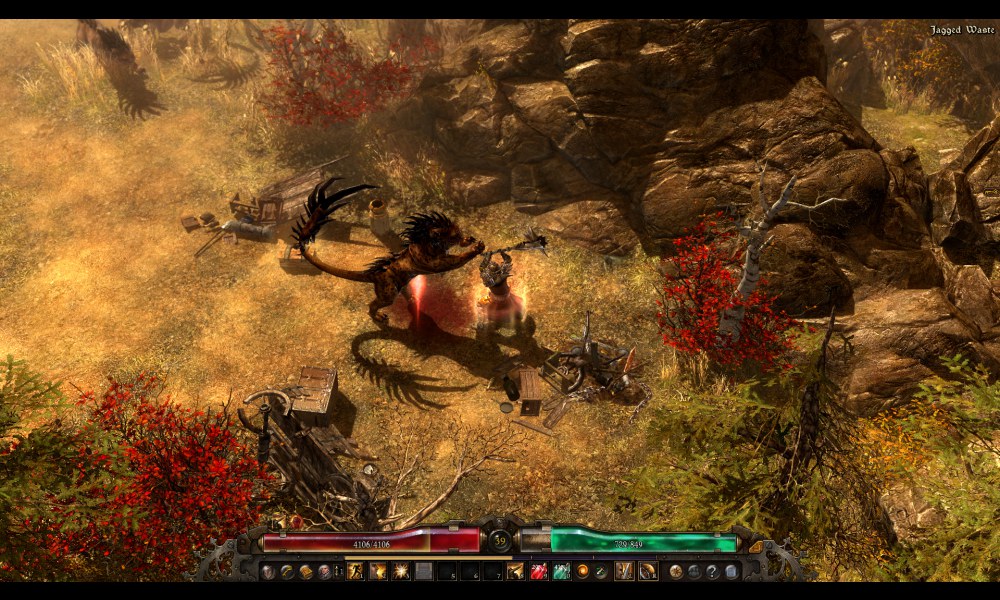Use the fiery strike skill in slot 2

[378, 571]
